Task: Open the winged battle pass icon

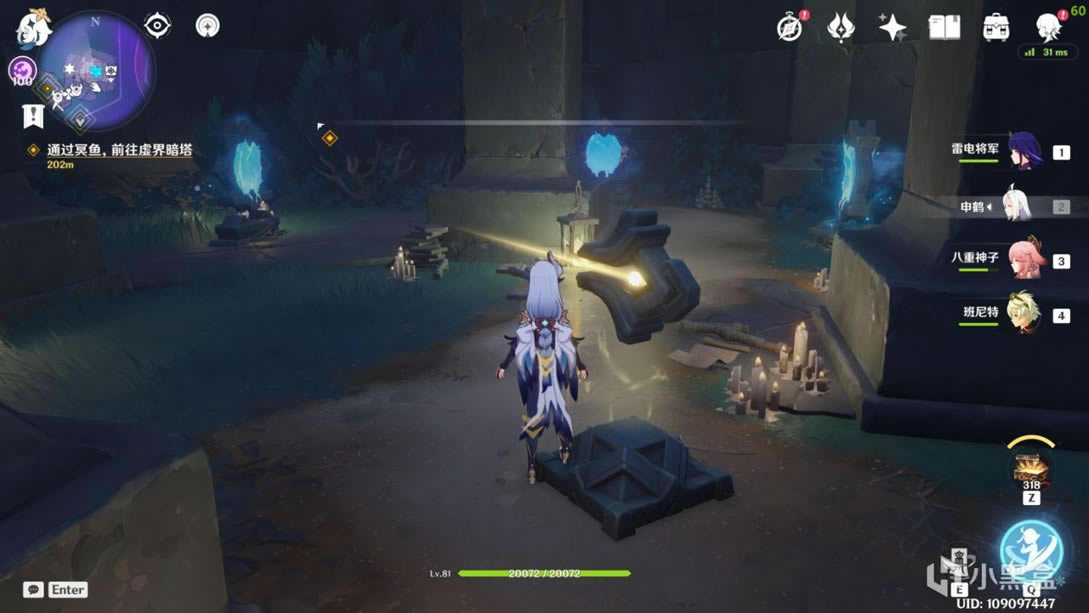Action: [x=841, y=27]
